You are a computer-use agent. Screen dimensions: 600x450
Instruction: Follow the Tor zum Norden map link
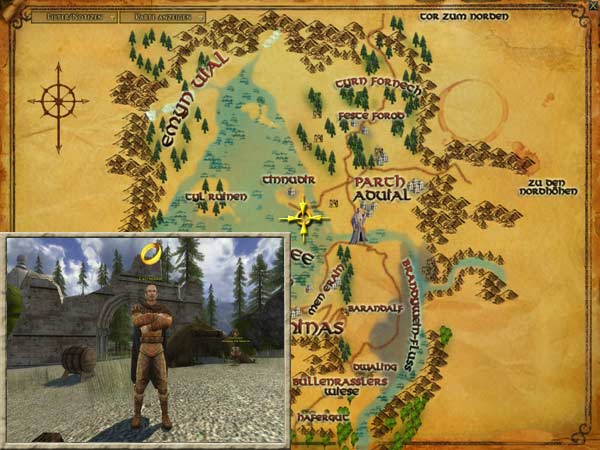(x=464, y=17)
